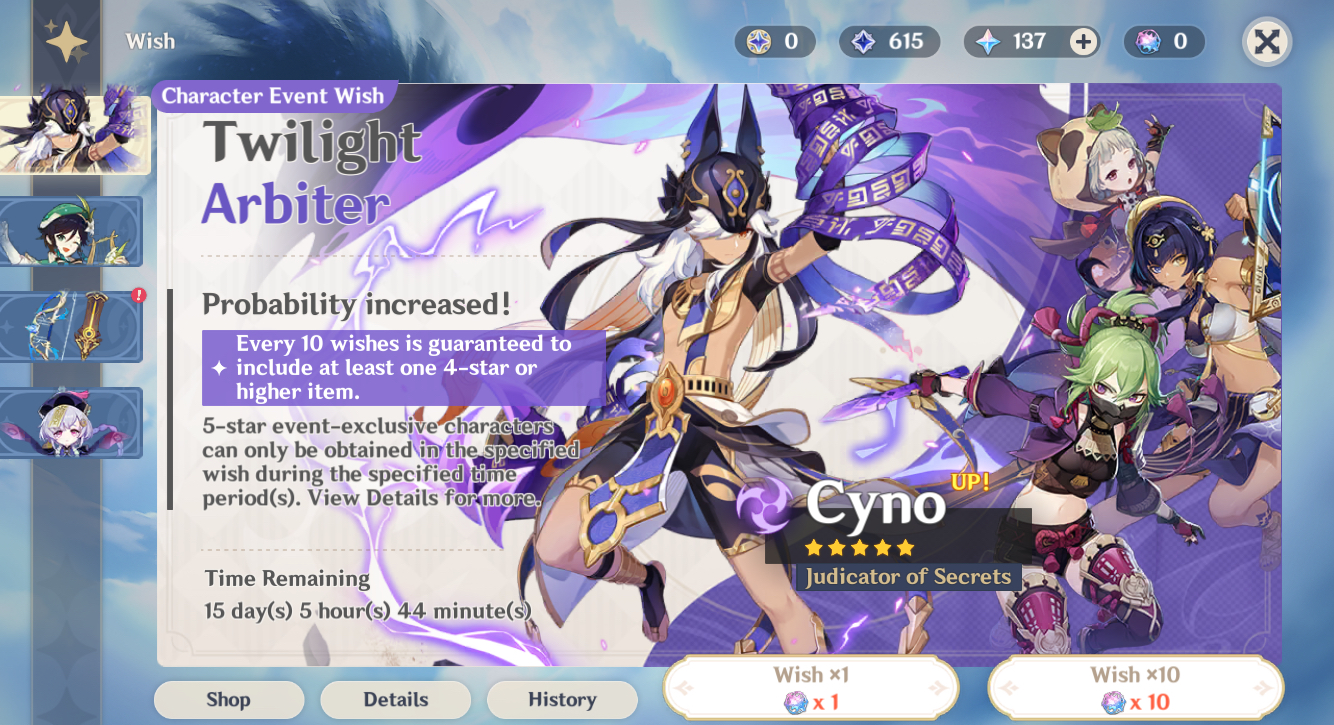Click Cyno's five-star rating stars
The image size is (1334, 725).
click(x=858, y=547)
